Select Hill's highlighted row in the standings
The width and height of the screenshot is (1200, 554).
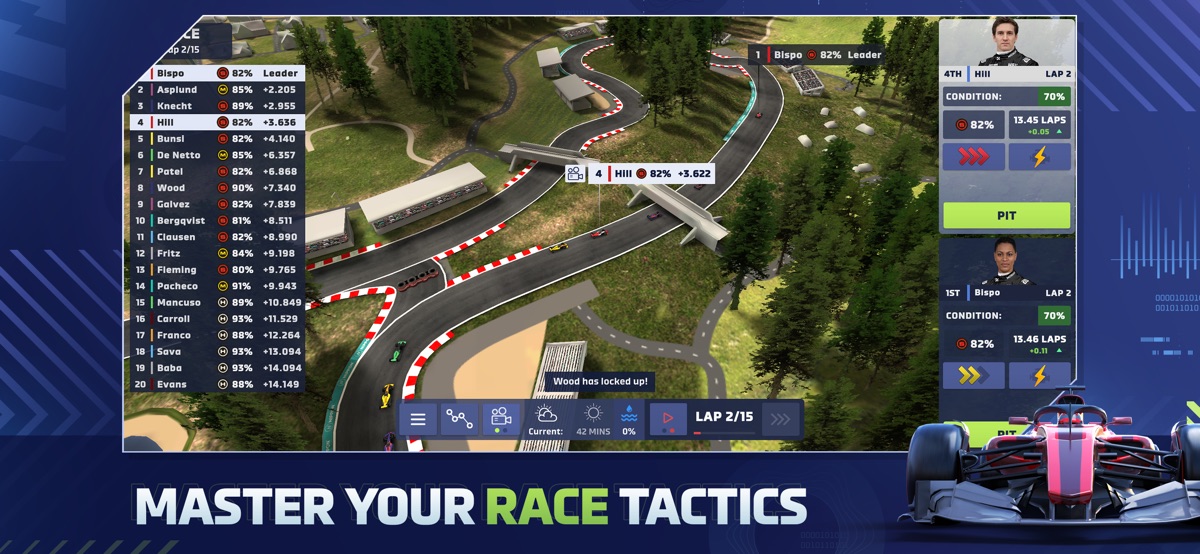pyautogui.click(x=215, y=122)
